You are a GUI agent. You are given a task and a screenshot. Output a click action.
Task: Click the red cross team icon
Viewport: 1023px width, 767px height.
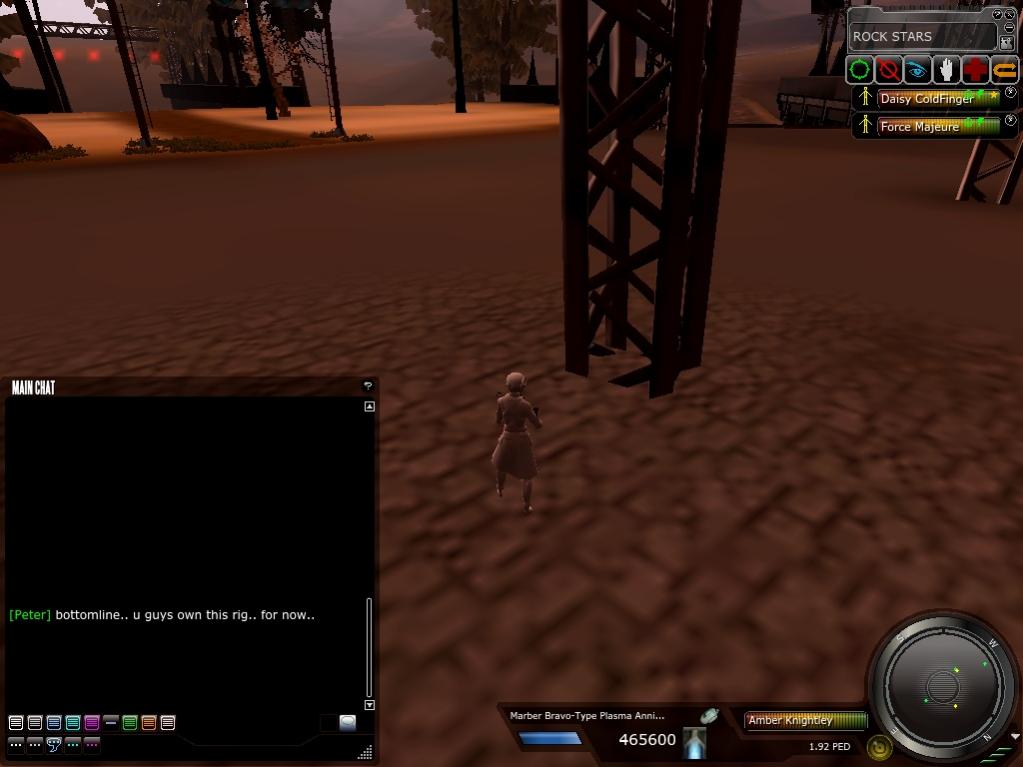coord(975,70)
